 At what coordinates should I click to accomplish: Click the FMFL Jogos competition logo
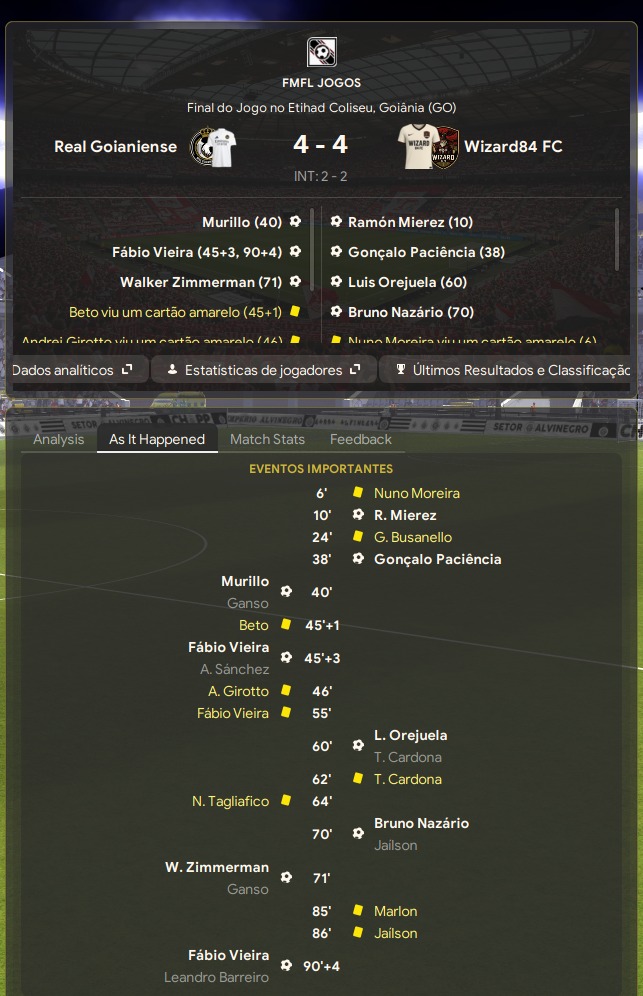click(321, 51)
